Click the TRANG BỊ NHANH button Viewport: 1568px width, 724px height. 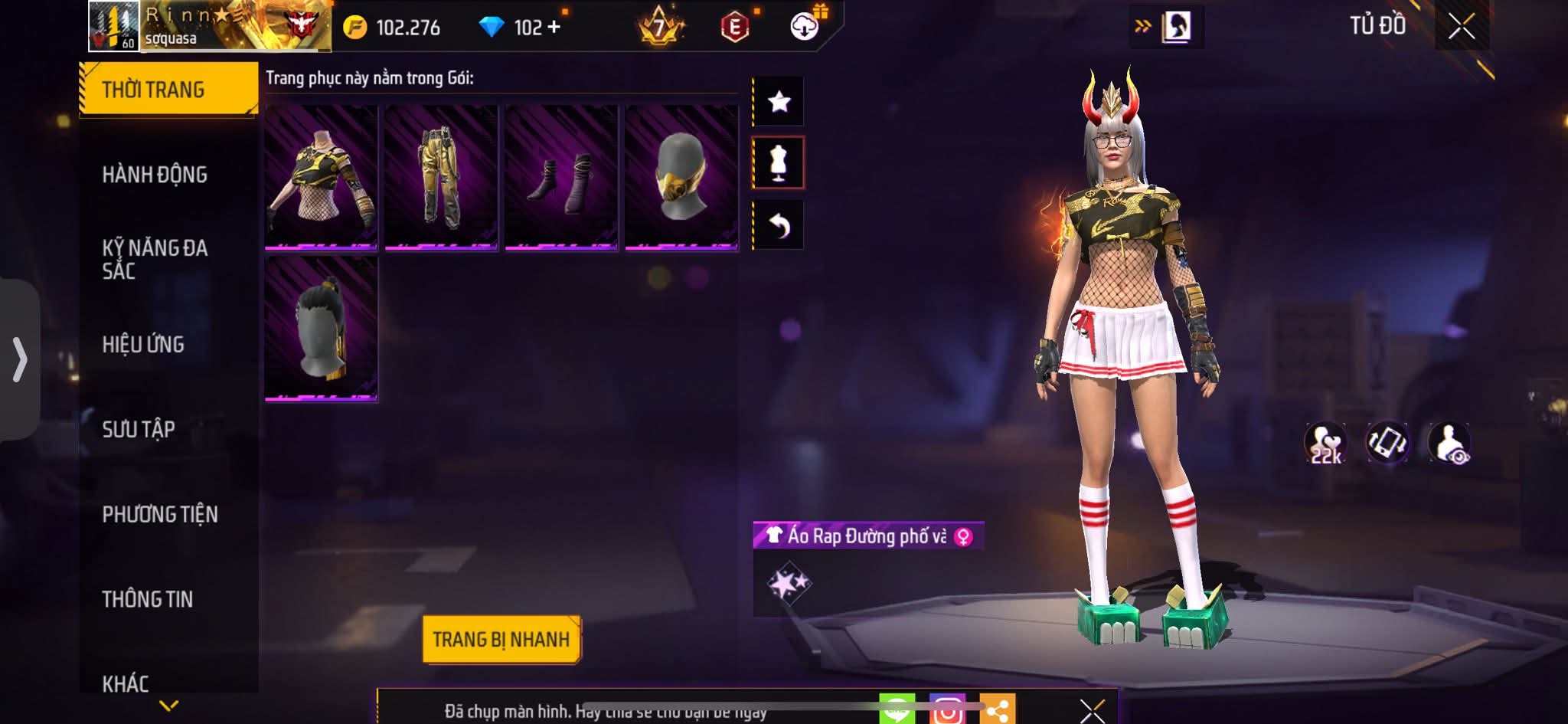tap(501, 639)
